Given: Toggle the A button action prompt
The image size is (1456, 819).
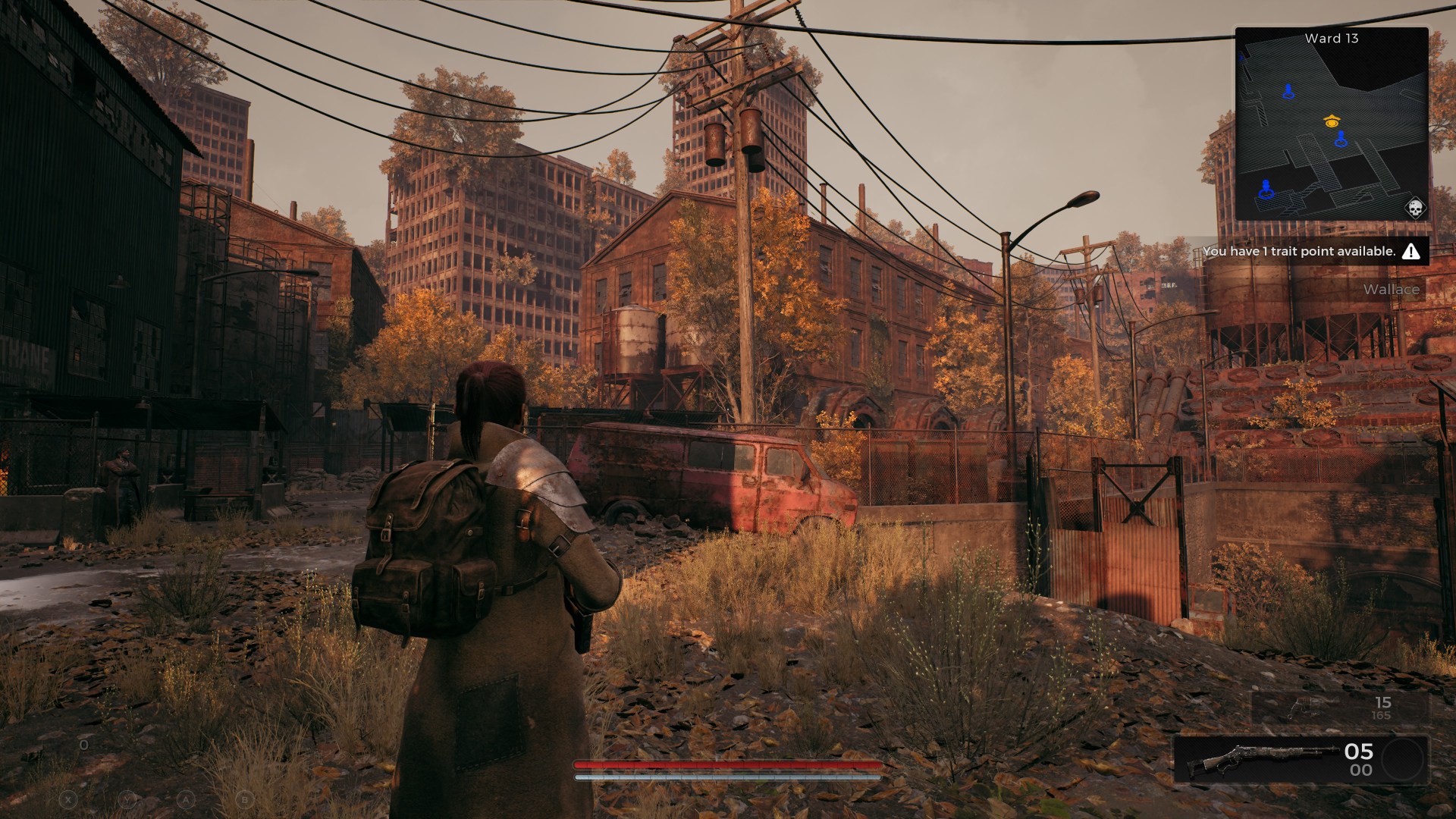Looking at the screenshot, I should tap(186, 800).
